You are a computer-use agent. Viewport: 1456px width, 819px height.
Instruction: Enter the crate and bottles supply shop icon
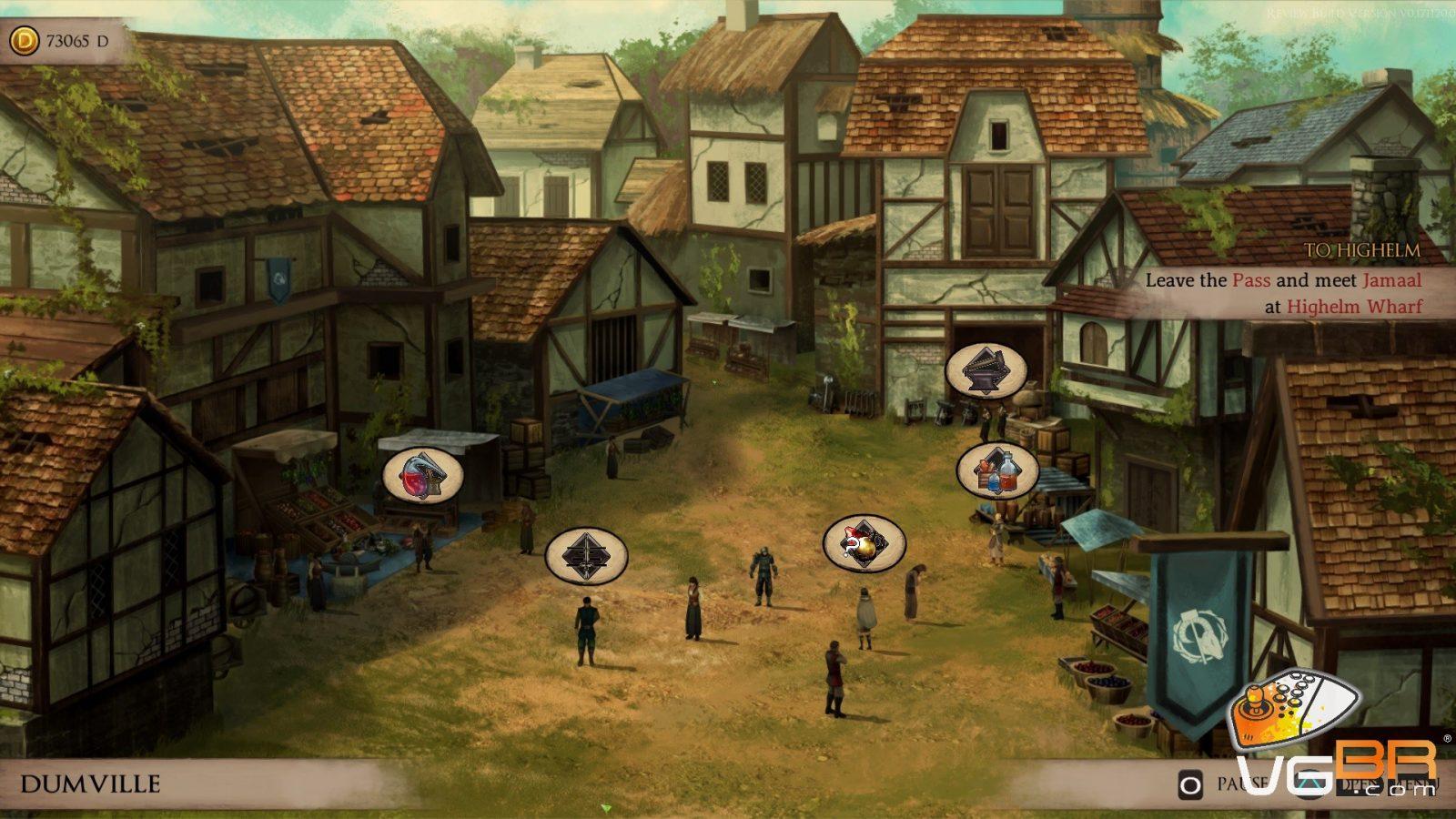(x=997, y=470)
